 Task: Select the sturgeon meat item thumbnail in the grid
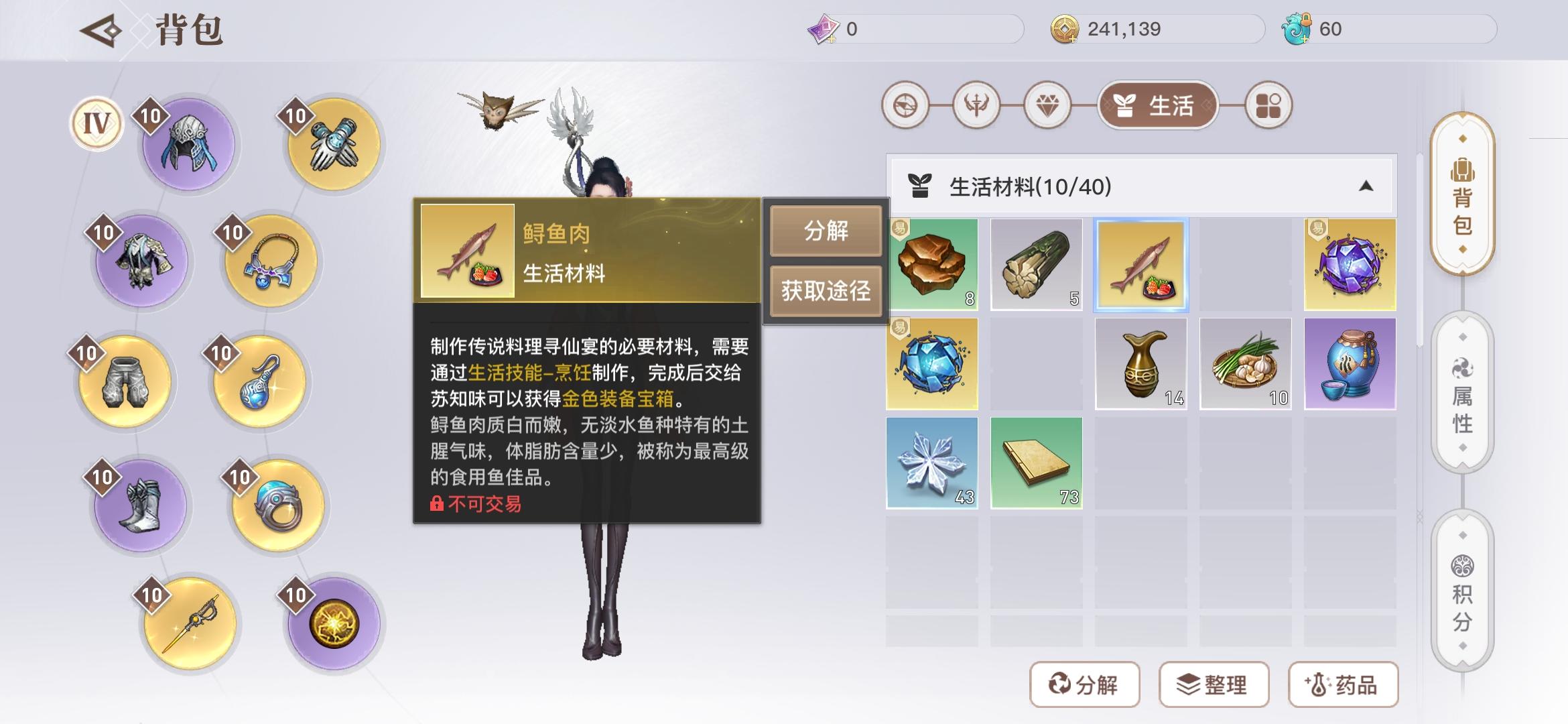pyautogui.click(x=1141, y=265)
